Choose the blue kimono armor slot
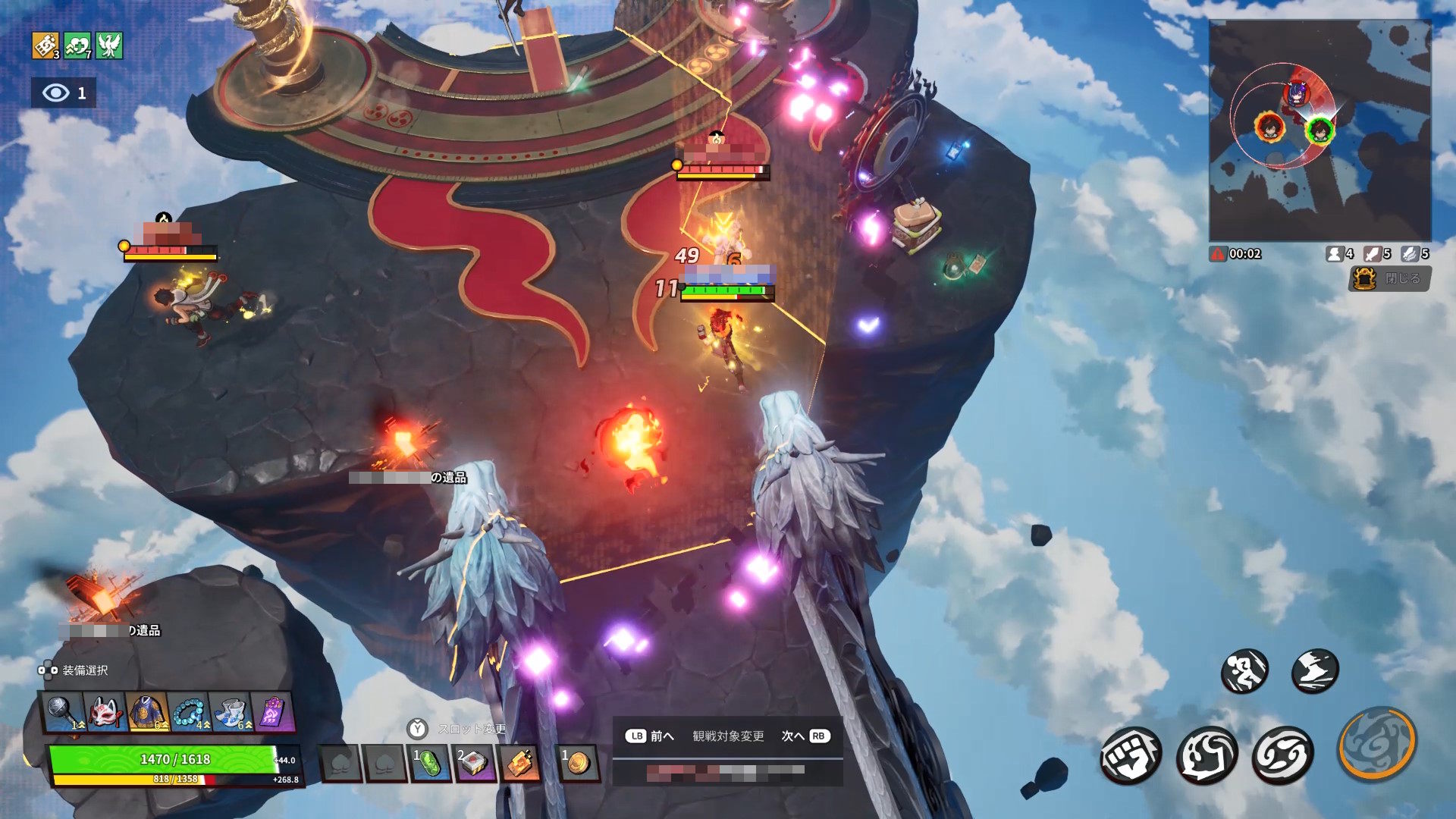The width and height of the screenshot is (1456, 819). (147, 713)
